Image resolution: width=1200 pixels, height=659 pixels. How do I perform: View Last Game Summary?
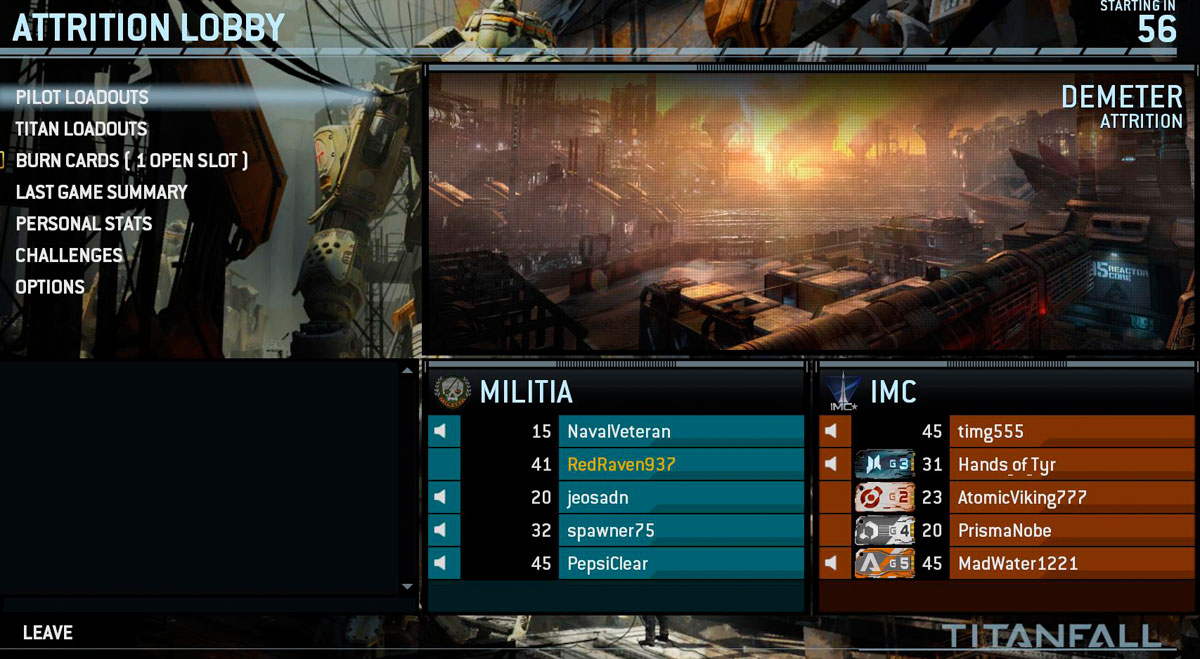pos(101,192)
